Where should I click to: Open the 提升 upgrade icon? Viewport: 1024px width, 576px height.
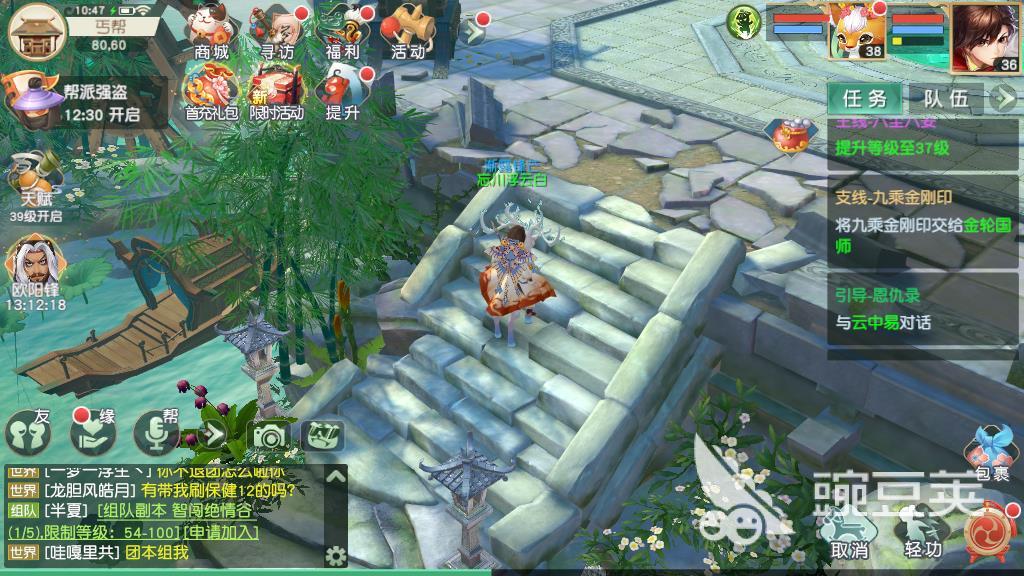(341, 90)
